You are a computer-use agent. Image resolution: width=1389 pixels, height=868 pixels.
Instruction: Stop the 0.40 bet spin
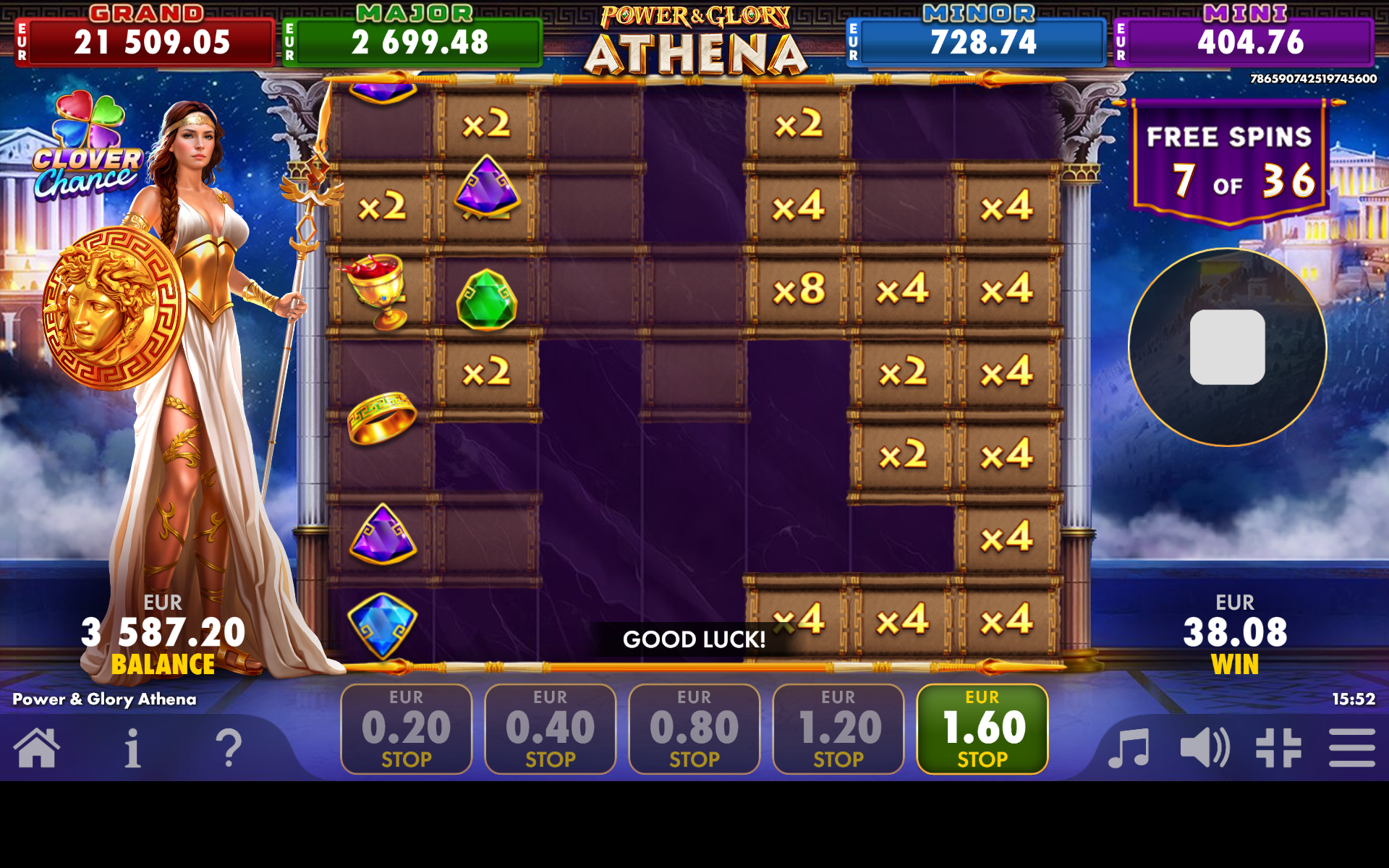tap(550, 729)
